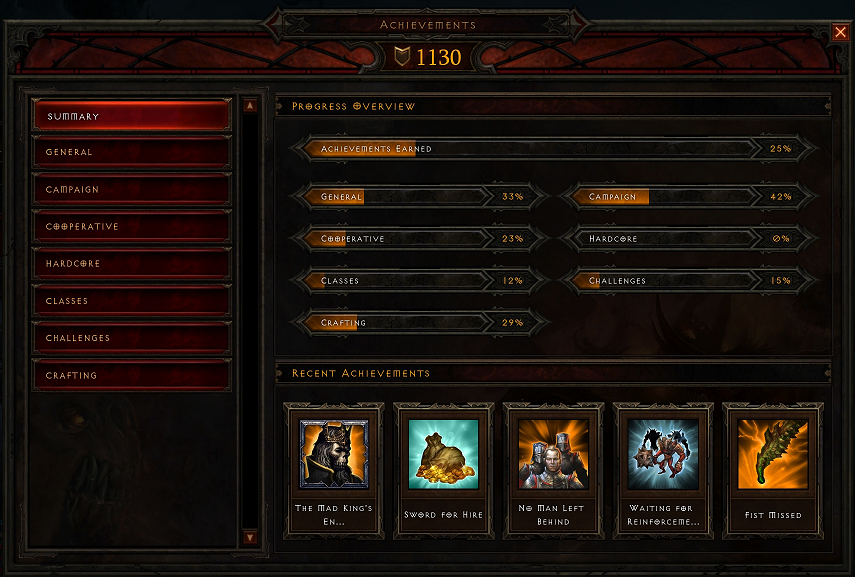Open the Crafting 29% progress bar
The height and width of the screenshot is (577, 855).
pos(420,323)
